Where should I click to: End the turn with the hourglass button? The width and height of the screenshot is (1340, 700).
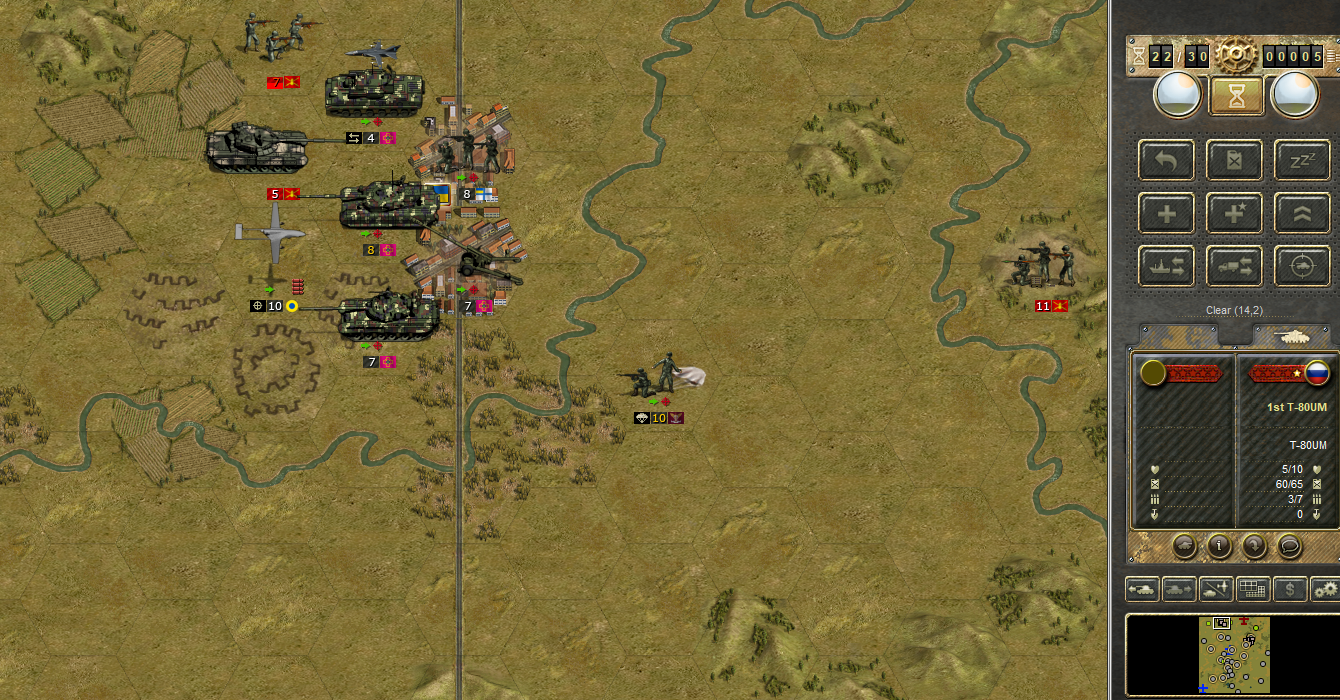tap(1235, 95)
